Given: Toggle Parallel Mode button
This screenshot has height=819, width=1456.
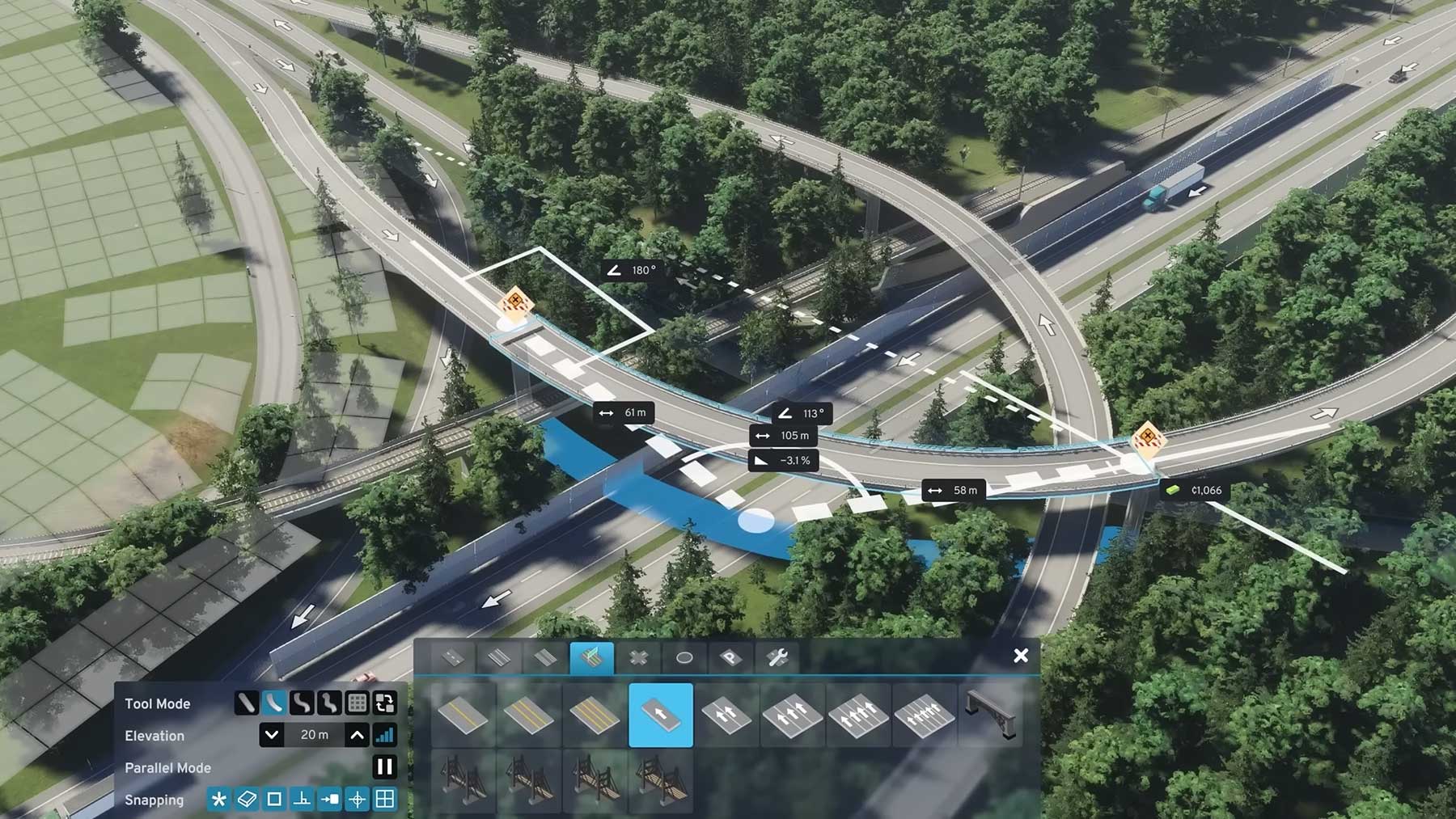Looking at the screenshot, I should tap(385, 766).
